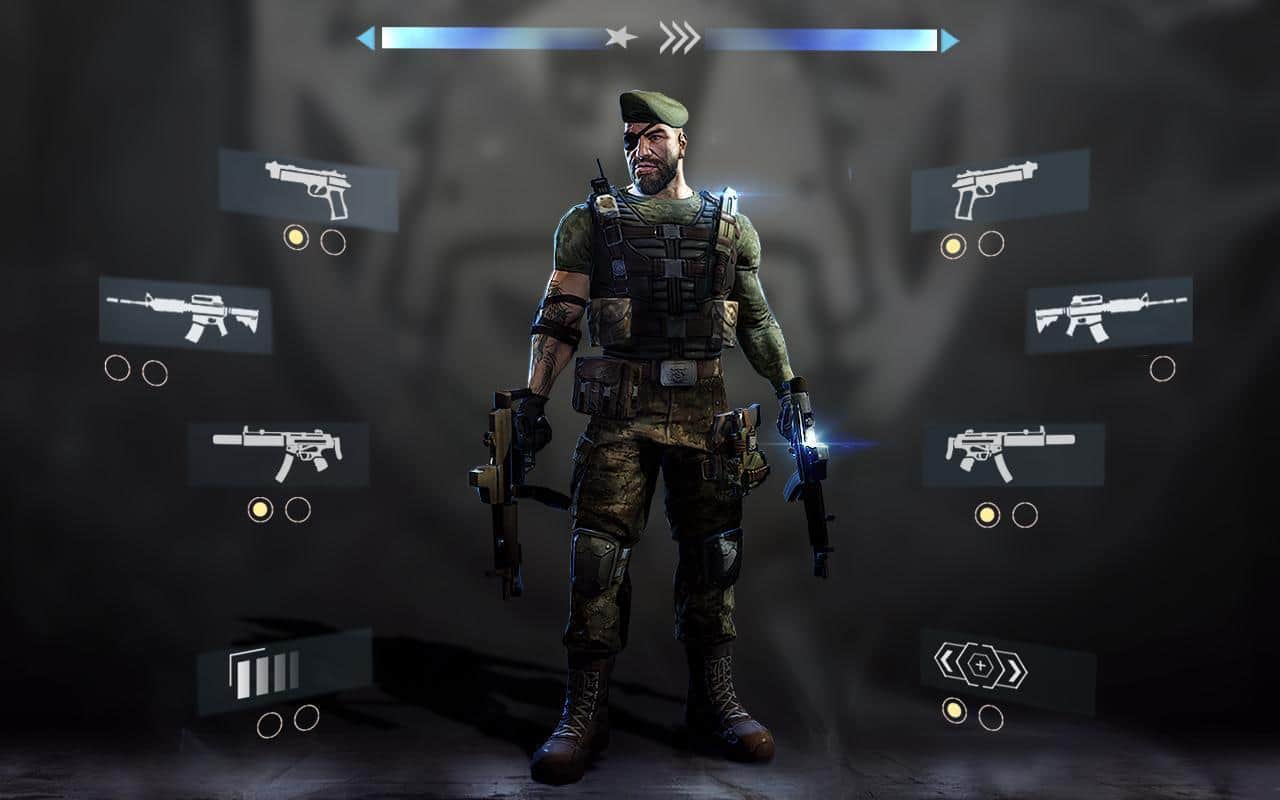The image size is (1280, 800).
Task: Select the assault rifle panel in the right loadout
Action: point(1109,315)
